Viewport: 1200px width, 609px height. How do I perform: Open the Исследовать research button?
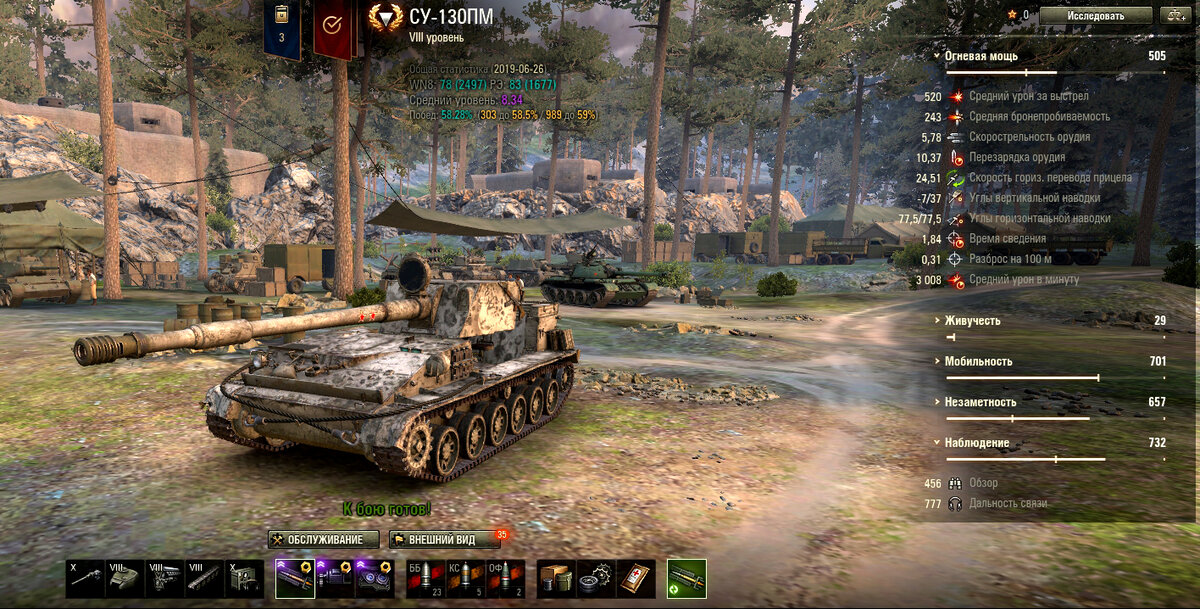pyautogui.click(x=1095, y=16)
